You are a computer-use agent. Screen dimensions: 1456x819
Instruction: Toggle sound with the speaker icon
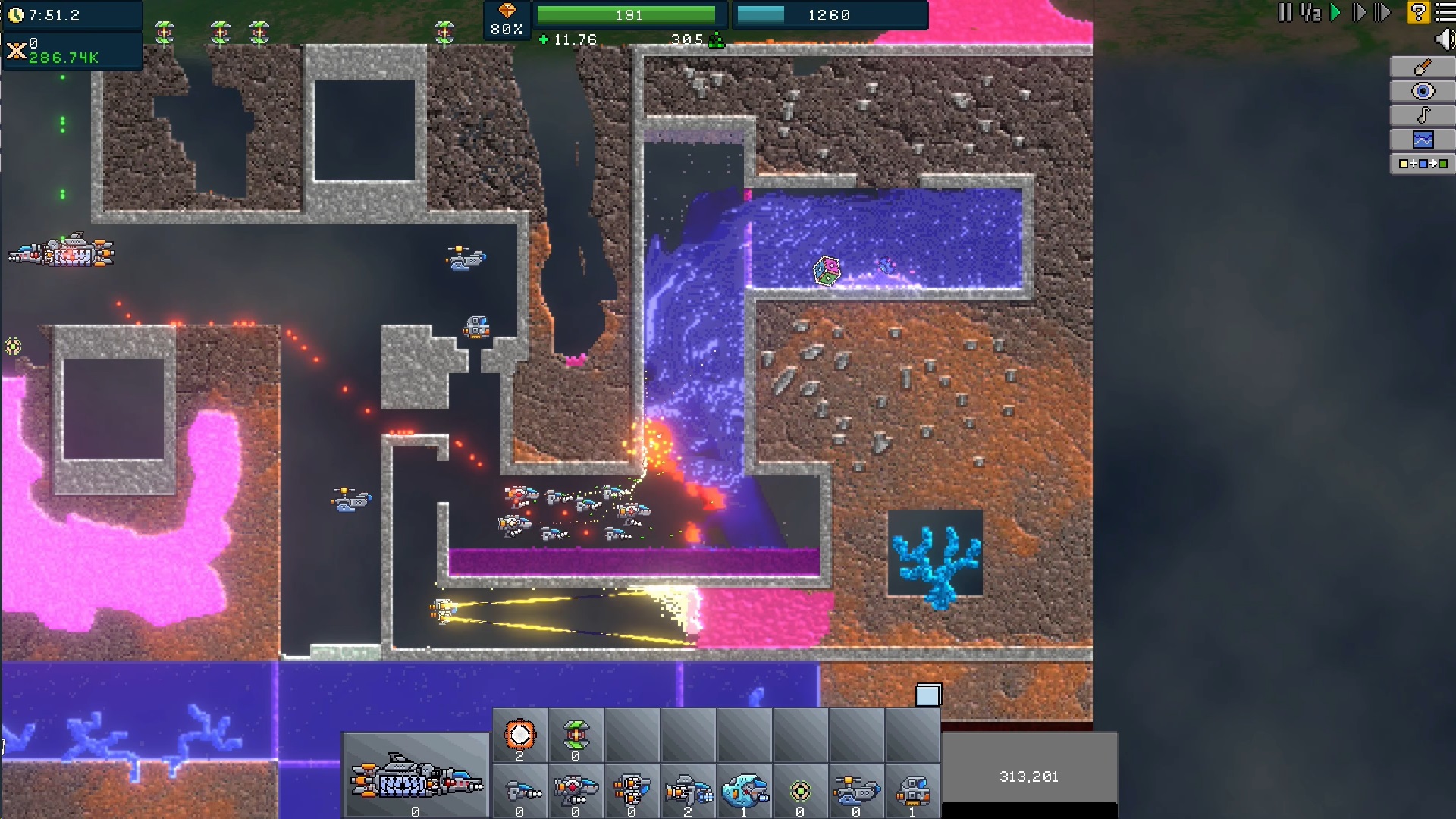[x=1444, y=39]
